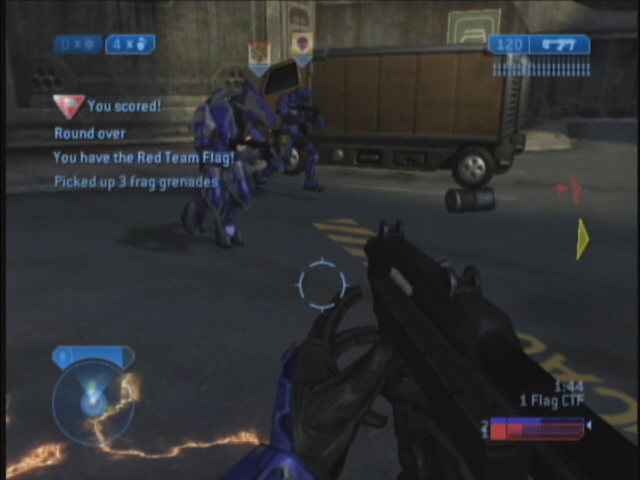
Task: Click the yellow arrow objective indicator
Action: pyautogui.click(x=582, y=239)
